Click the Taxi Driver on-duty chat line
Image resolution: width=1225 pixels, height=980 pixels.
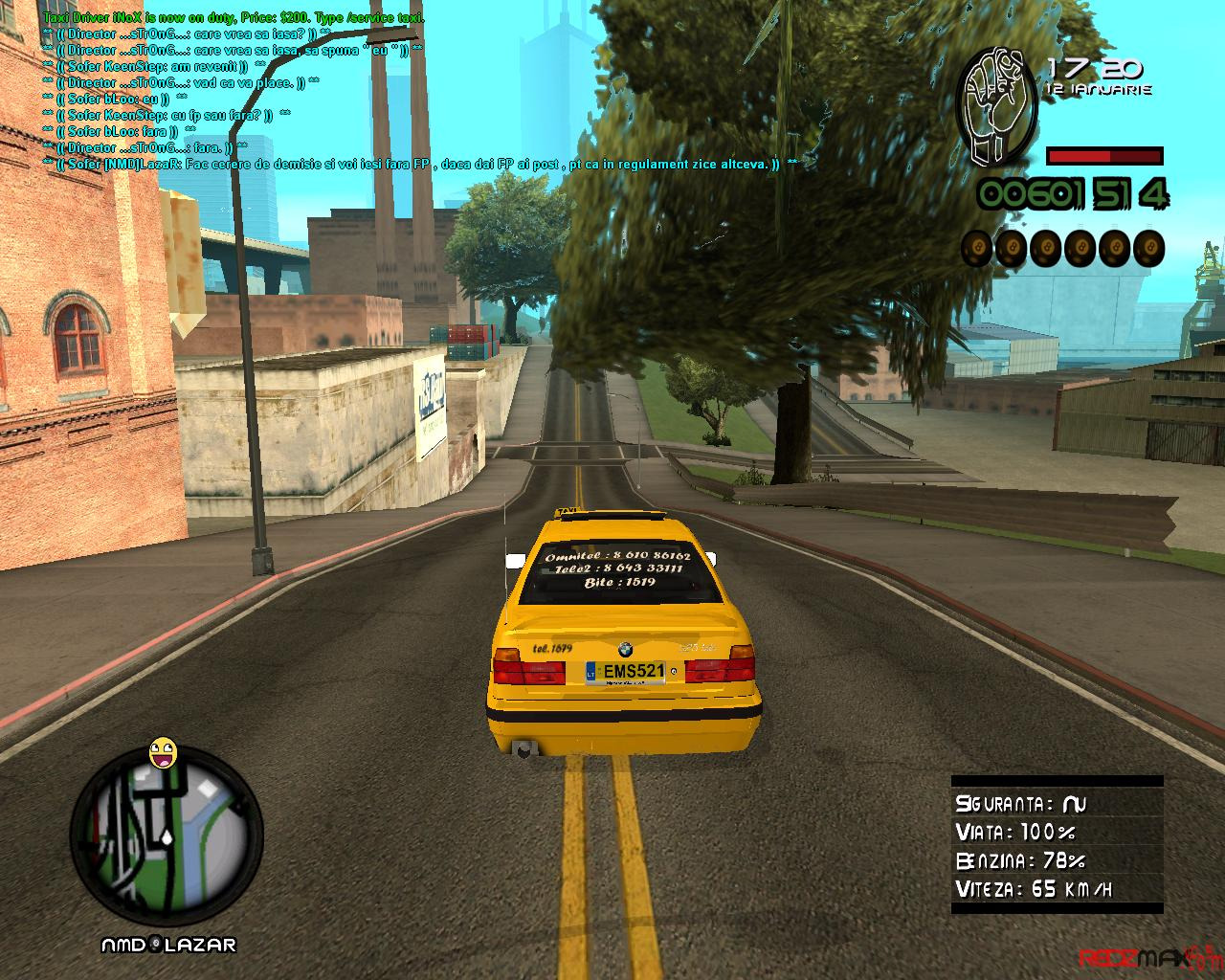point(234,19)
